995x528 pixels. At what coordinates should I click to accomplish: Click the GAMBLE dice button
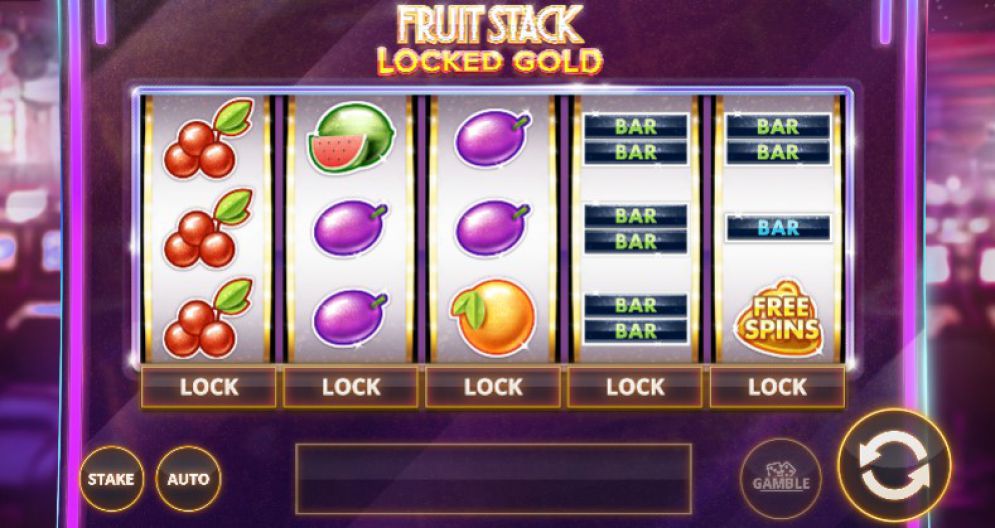780,478
